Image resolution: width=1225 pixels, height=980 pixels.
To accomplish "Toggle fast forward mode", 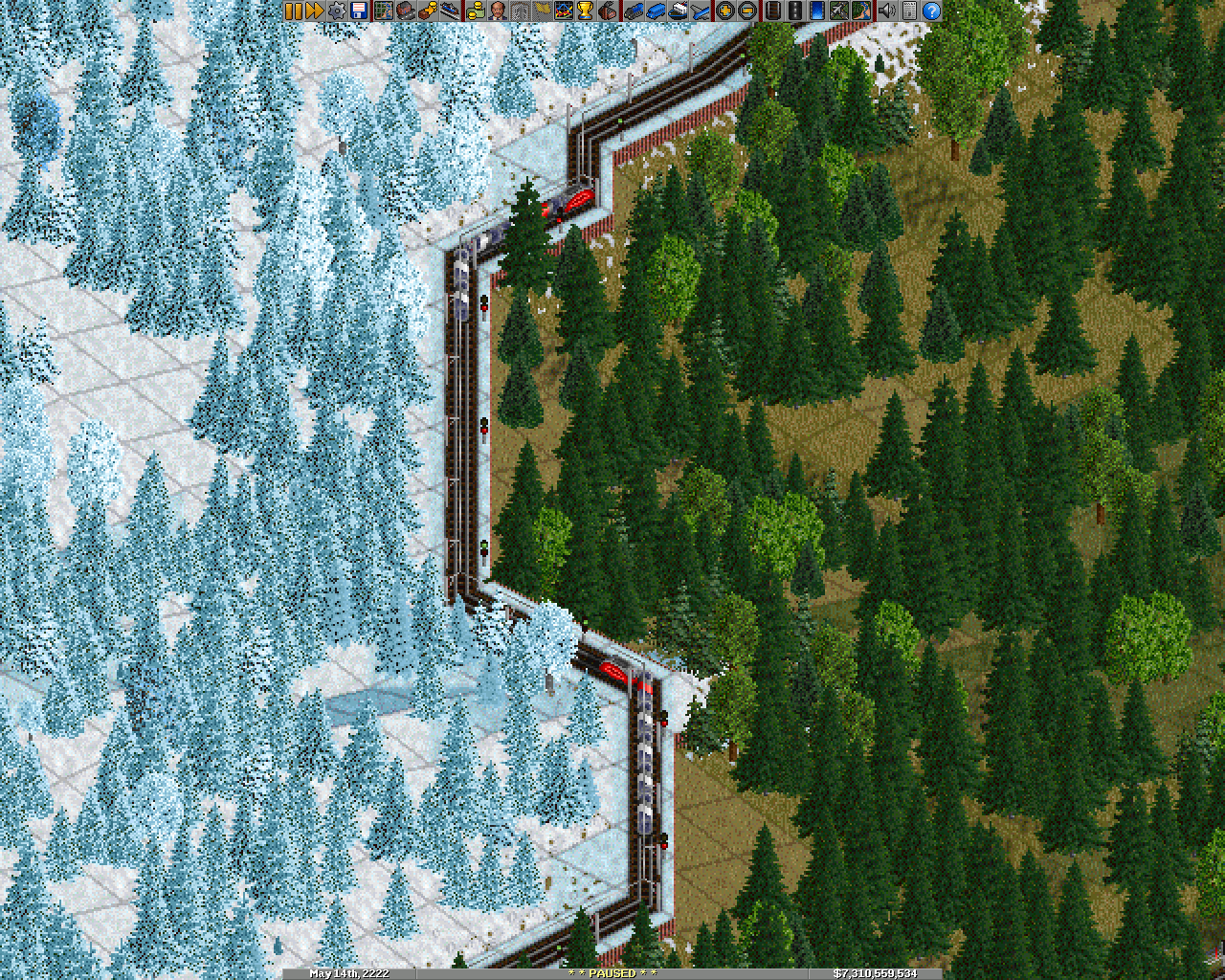I will point(313,13).
